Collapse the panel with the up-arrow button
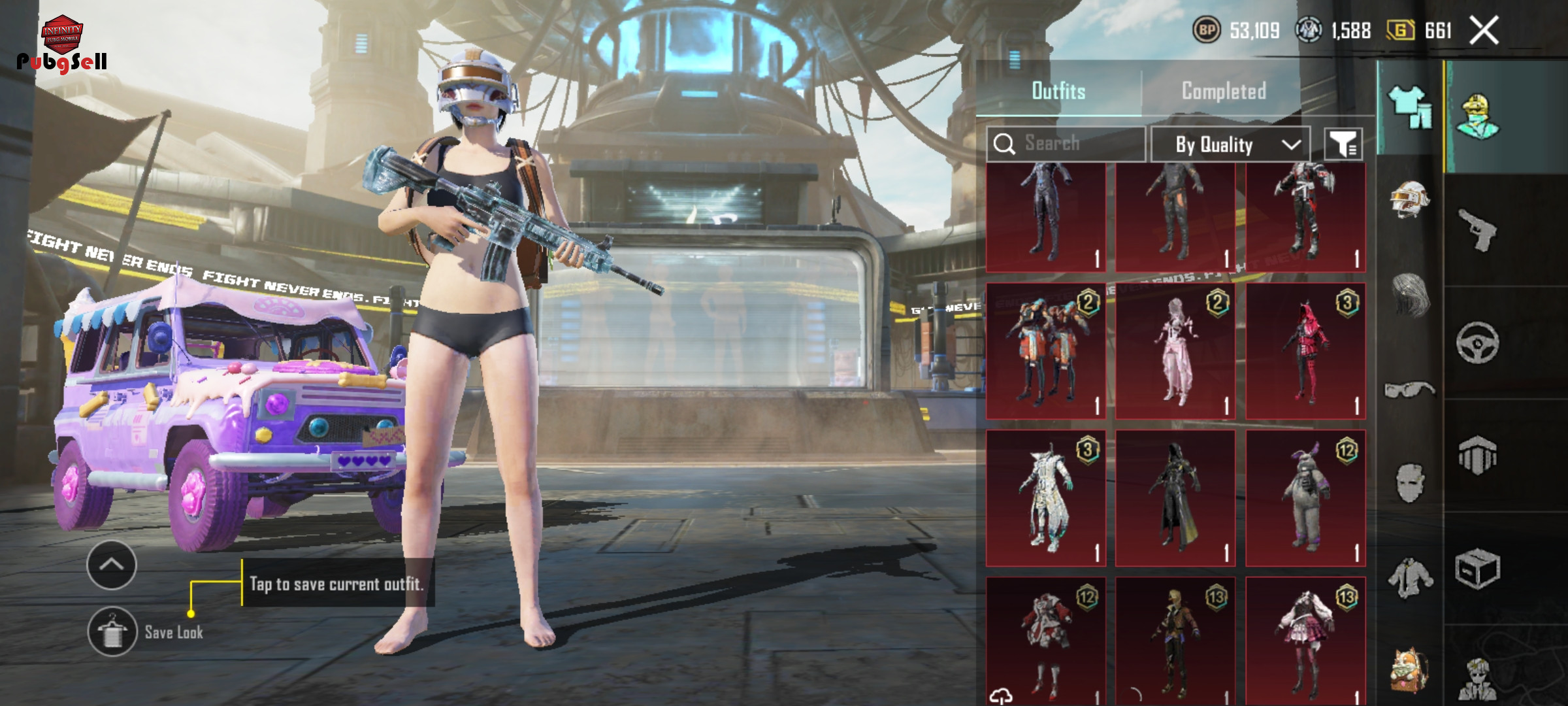 tap(112, 565)
